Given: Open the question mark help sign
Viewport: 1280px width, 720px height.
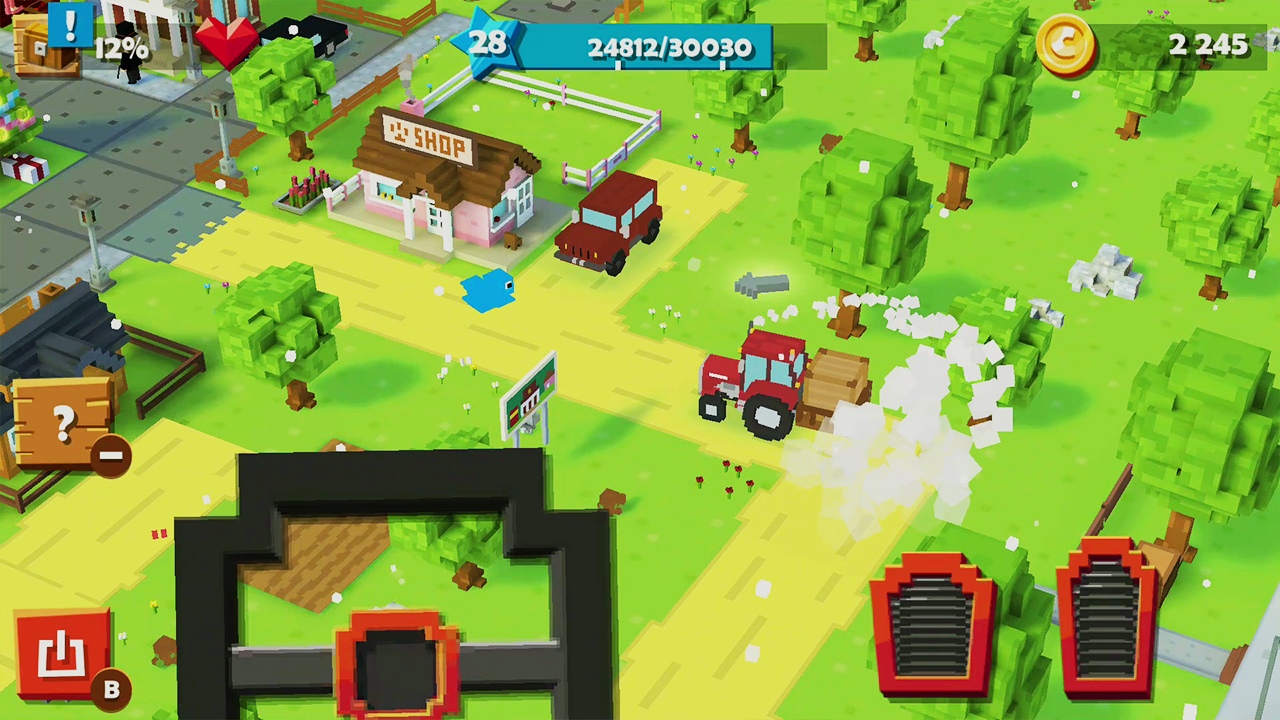Looking at the screenshot, I should (x=62, y=420).
